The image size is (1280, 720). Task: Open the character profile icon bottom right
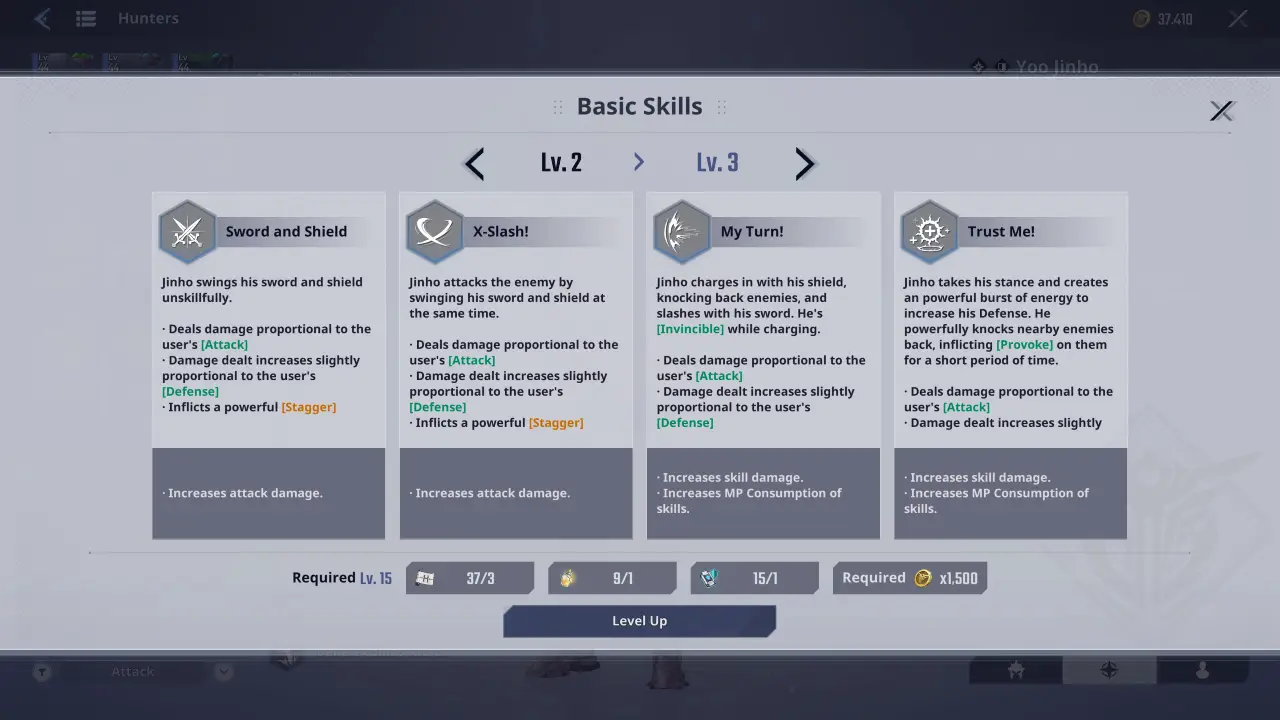[1203, 671]
